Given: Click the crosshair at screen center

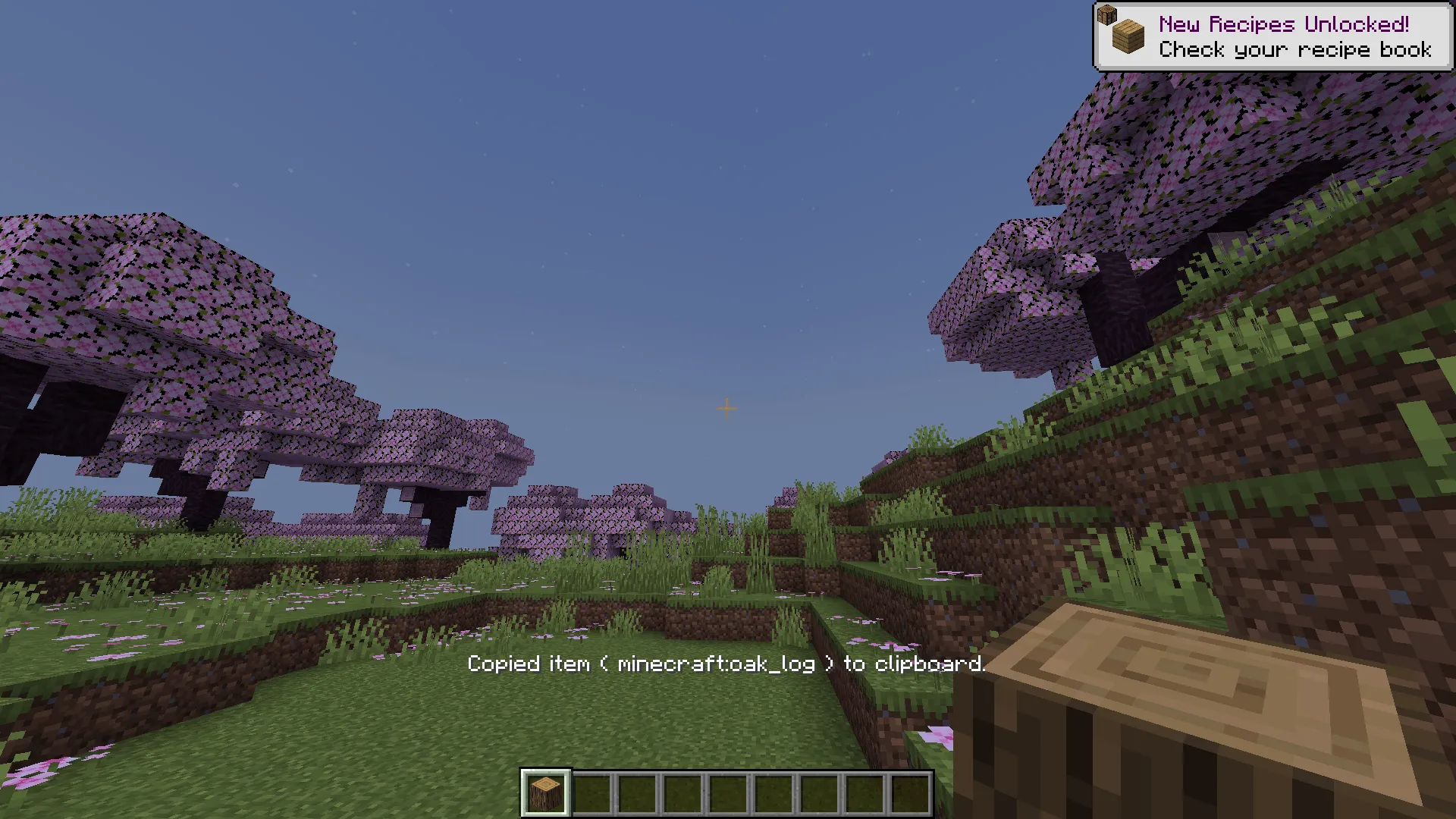Looking at the screenshot, I should (726, 409).
